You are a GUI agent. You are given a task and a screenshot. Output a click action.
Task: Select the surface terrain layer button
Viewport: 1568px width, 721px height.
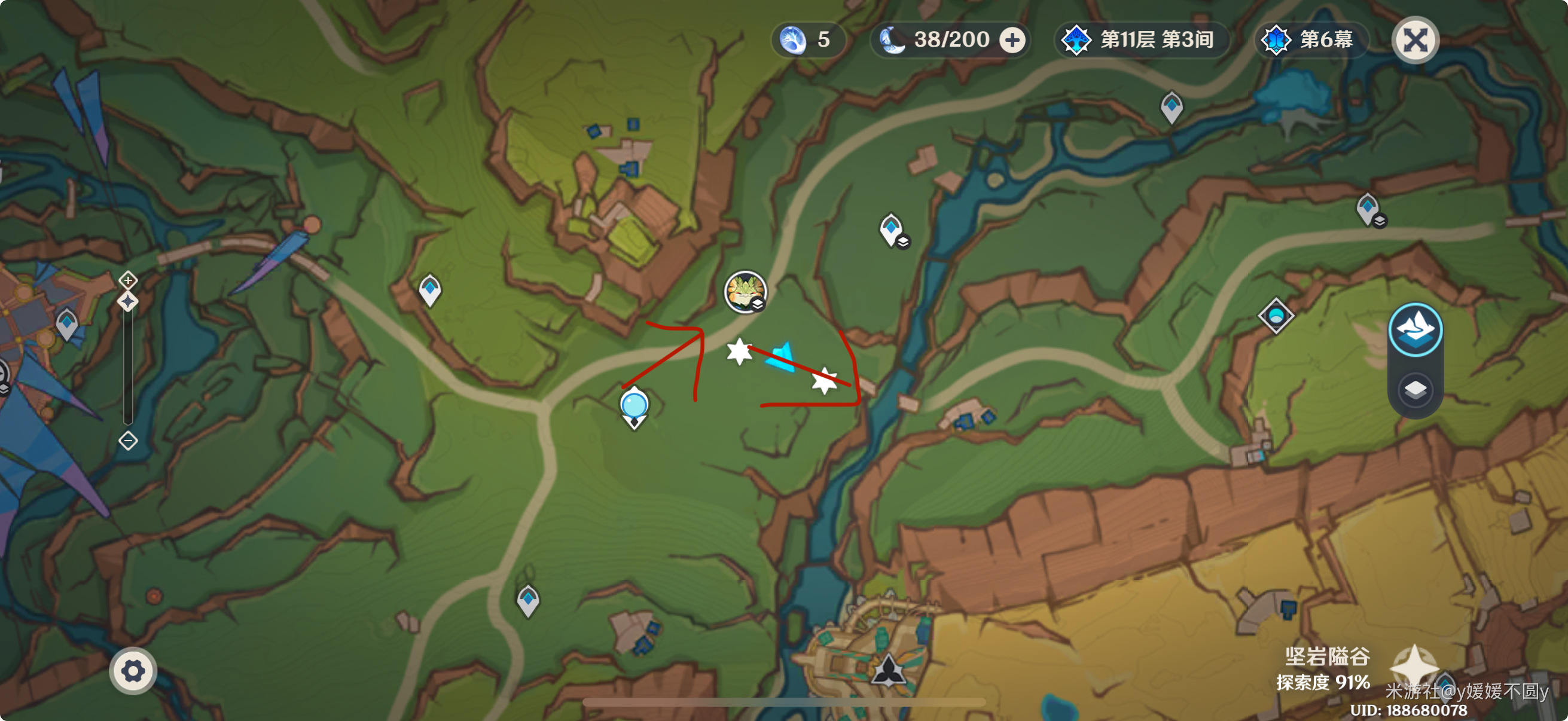(1416, 331)
